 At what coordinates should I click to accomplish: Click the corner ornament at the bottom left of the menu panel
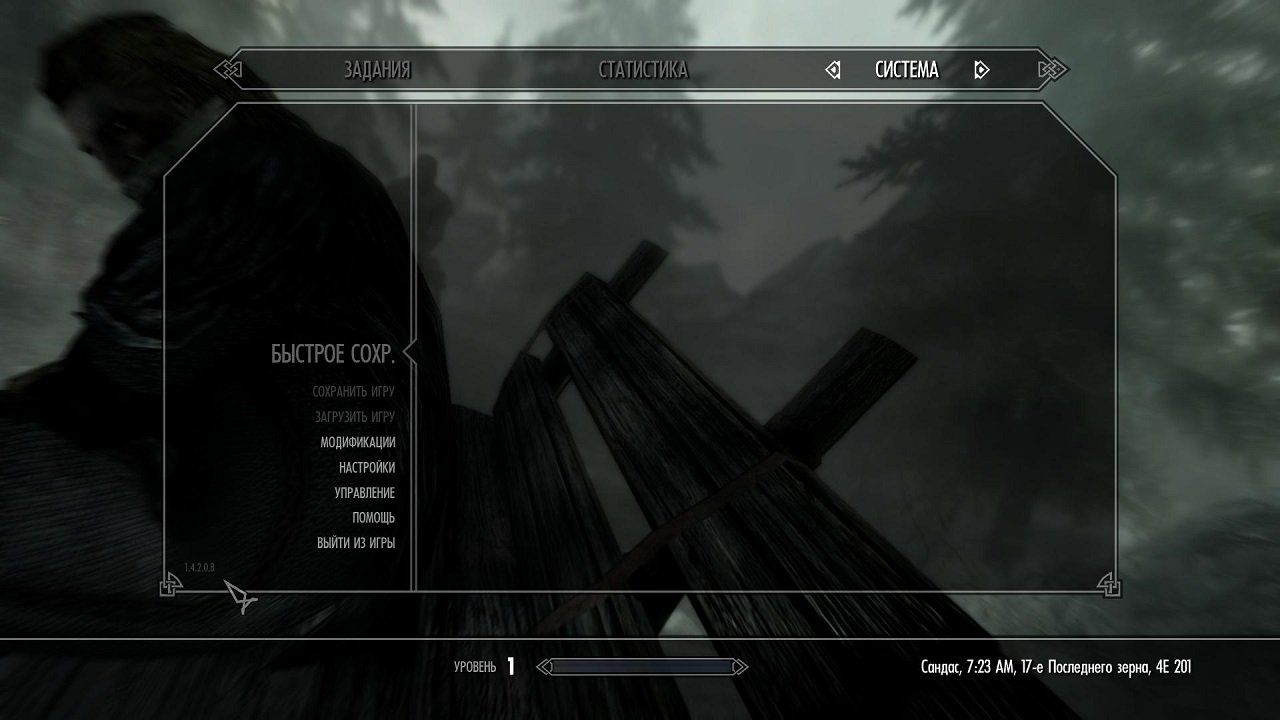[x=166, y=587]
